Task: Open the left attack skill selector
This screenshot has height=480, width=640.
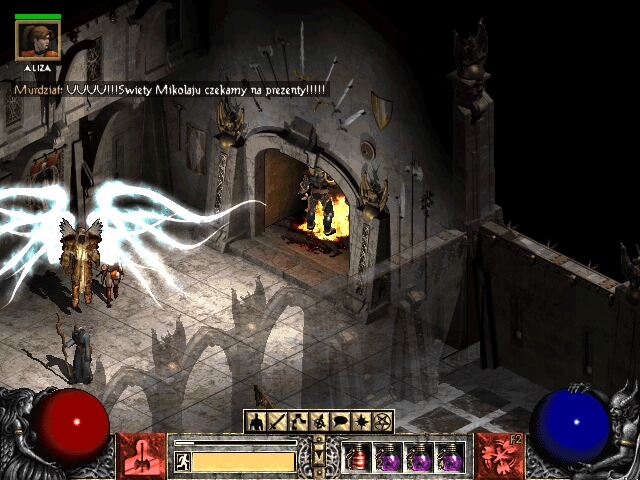Action: [x=142, y=456]
